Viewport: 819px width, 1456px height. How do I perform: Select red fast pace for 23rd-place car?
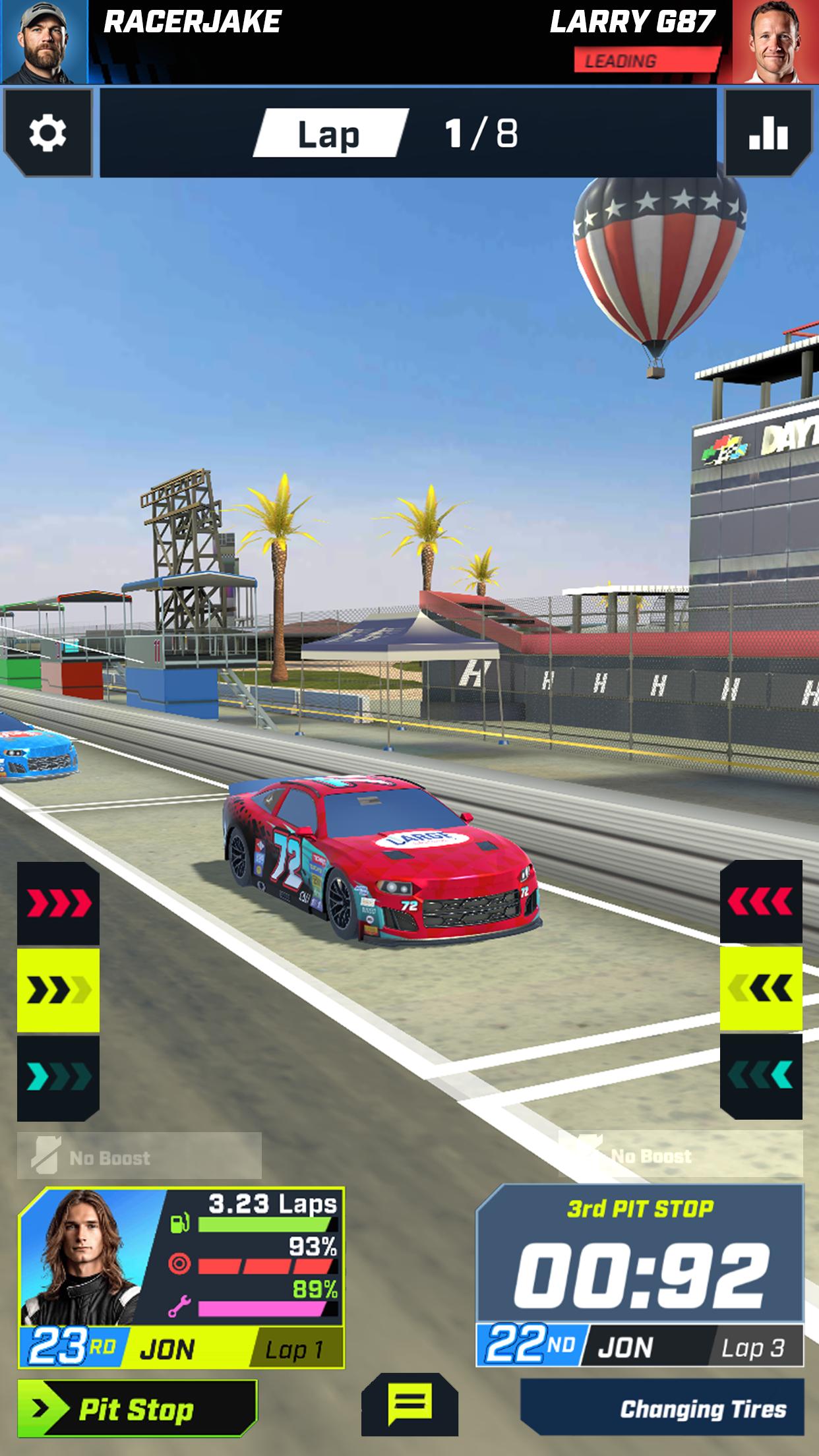[58, 903]
